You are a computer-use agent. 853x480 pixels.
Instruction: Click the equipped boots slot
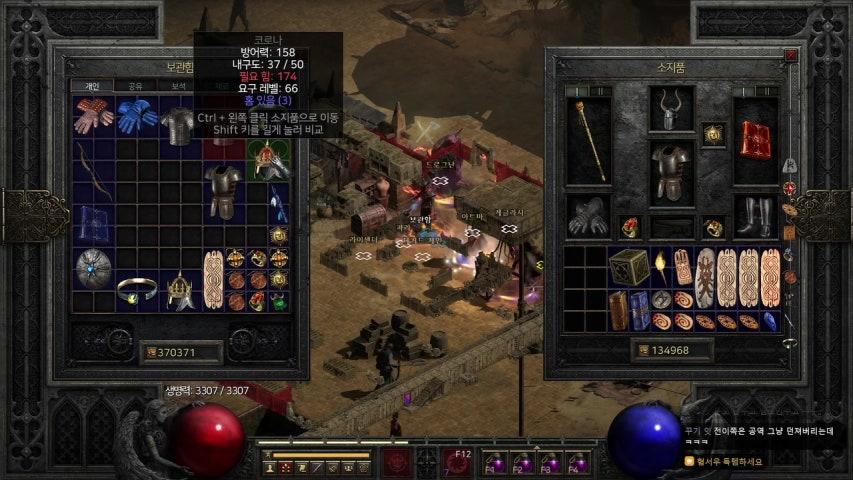coord(755,216)
